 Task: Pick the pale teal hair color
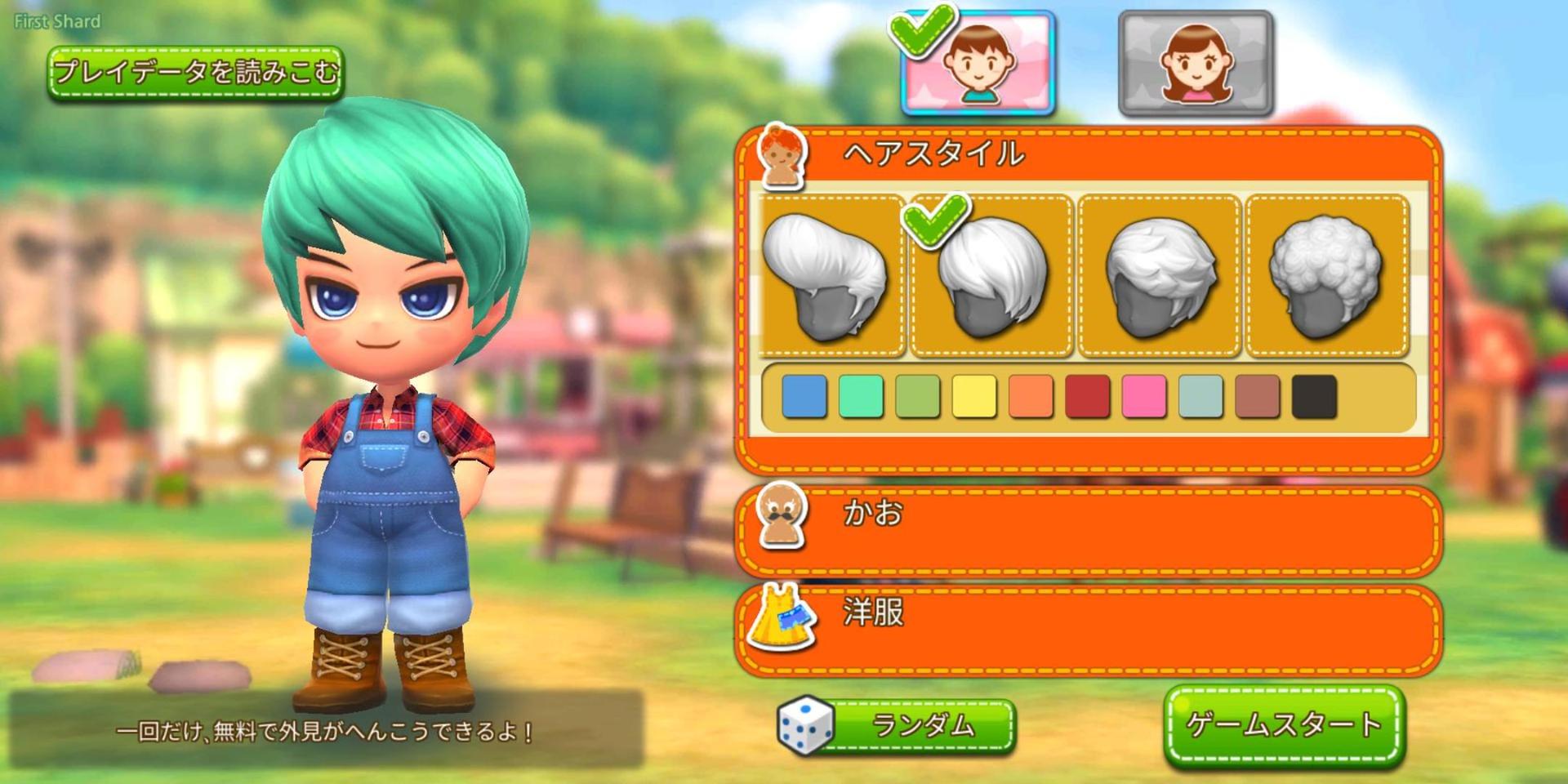click(x=1200, y=396)
